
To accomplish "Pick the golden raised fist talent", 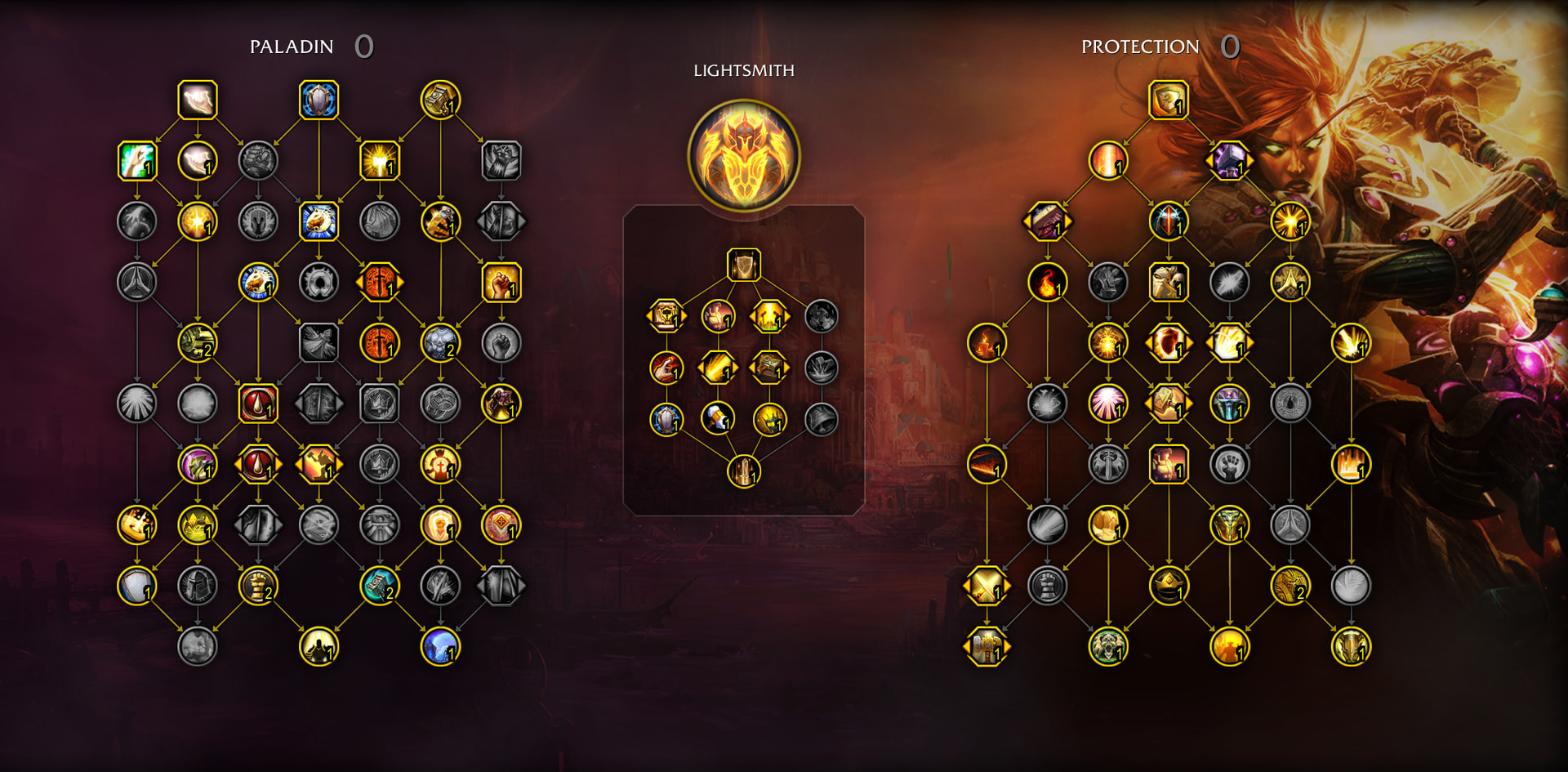I will [x=501, y=283].
